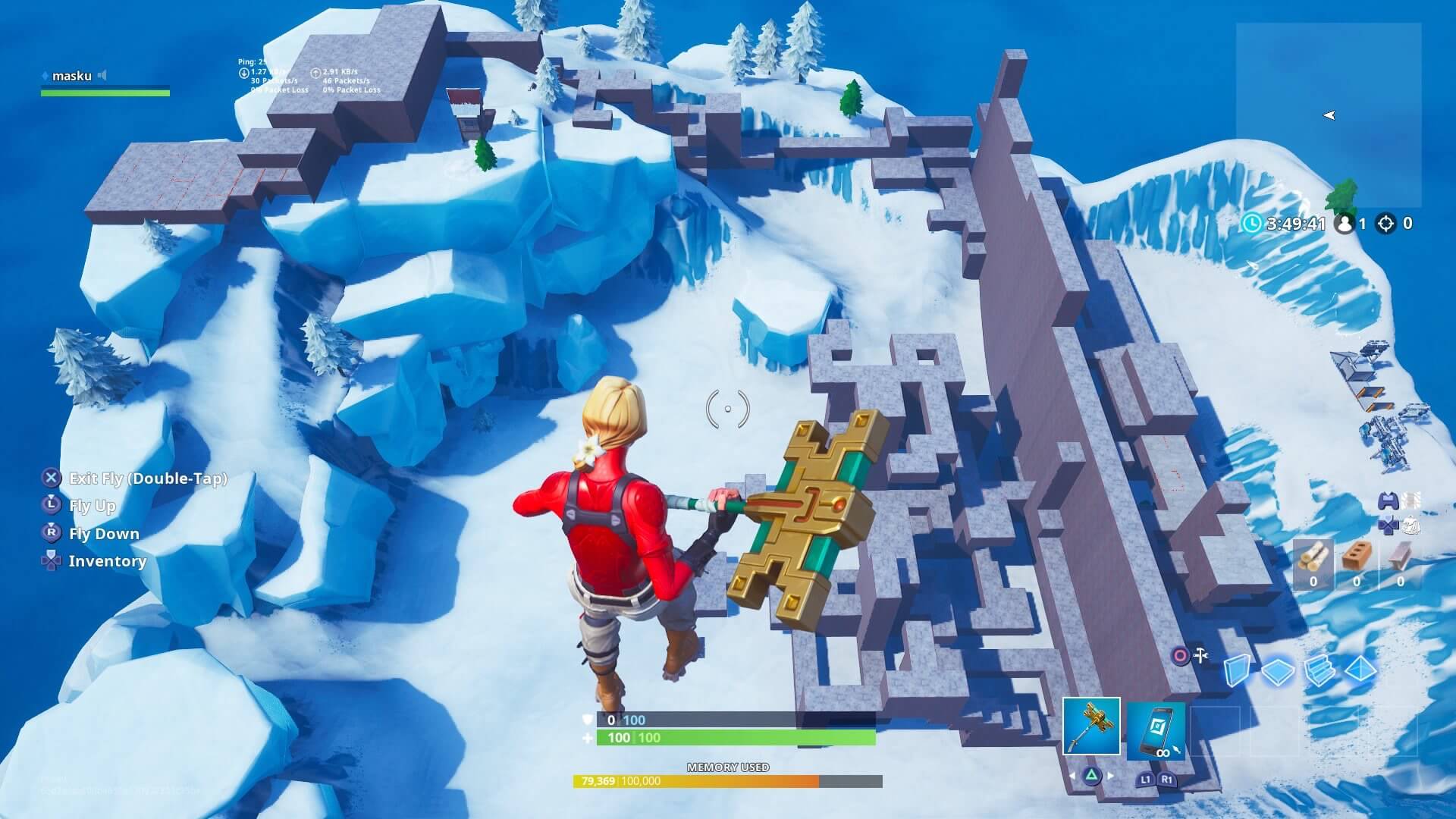1456x819 pixels.
Task: Select the highlighted floor building piece
Action: 1279,671
